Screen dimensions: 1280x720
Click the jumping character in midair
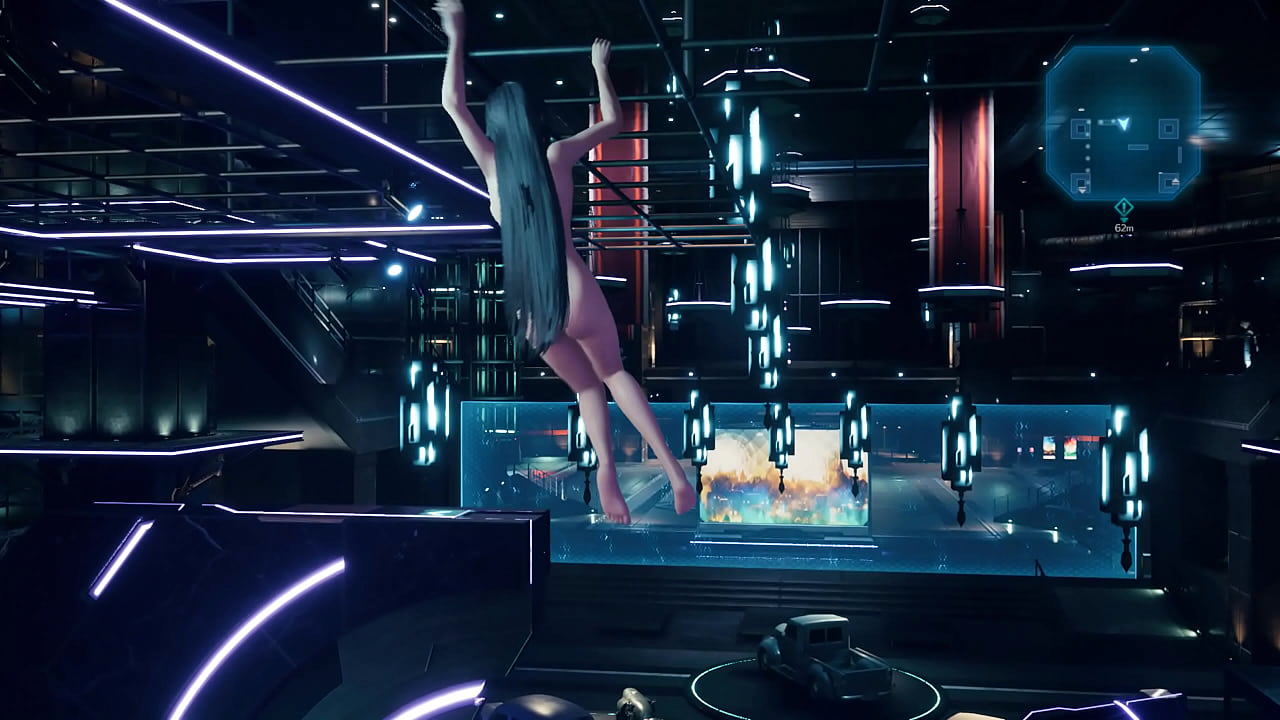pos(570,280)
